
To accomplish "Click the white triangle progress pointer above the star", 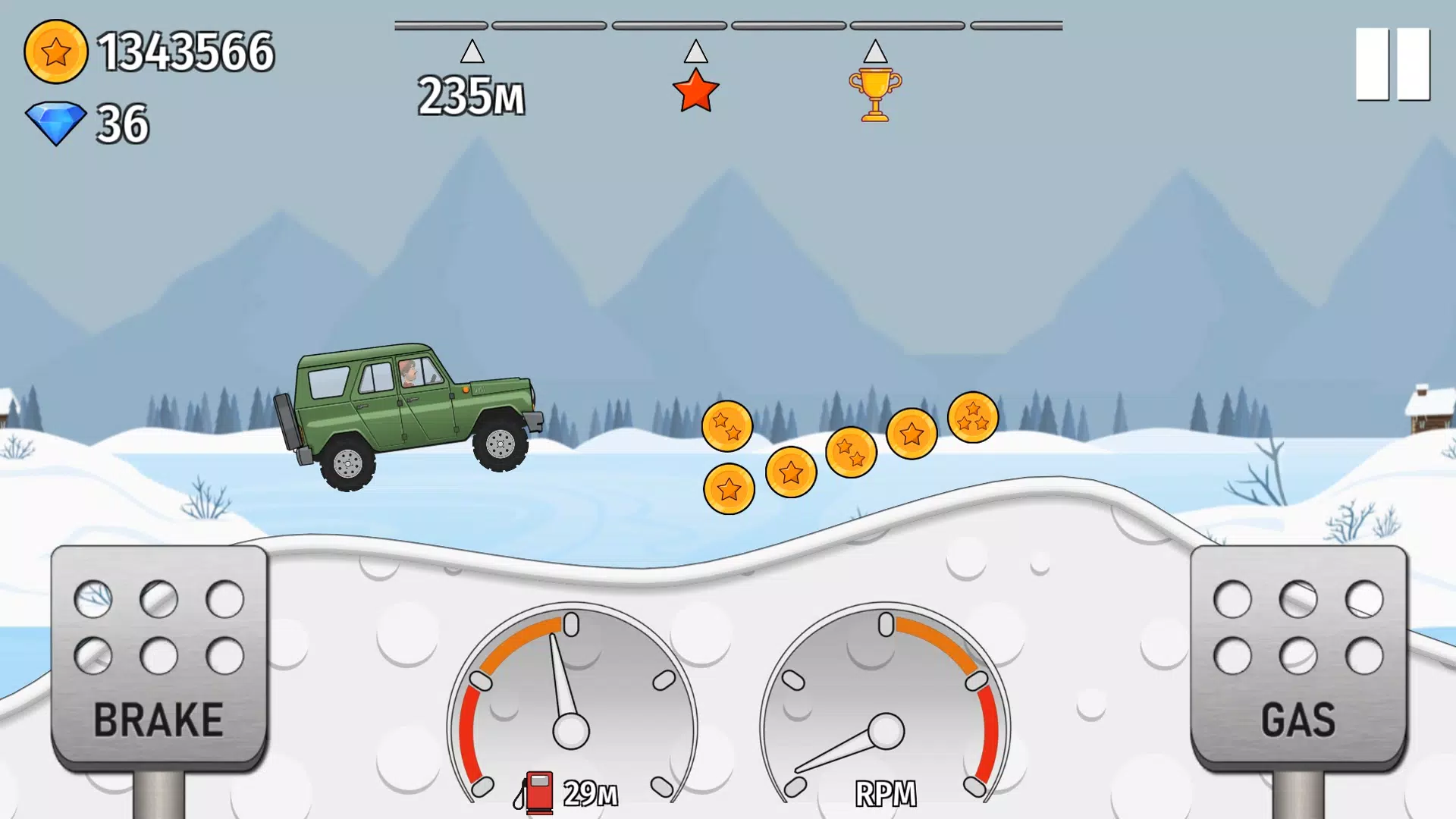I will [x=695, y=53].
